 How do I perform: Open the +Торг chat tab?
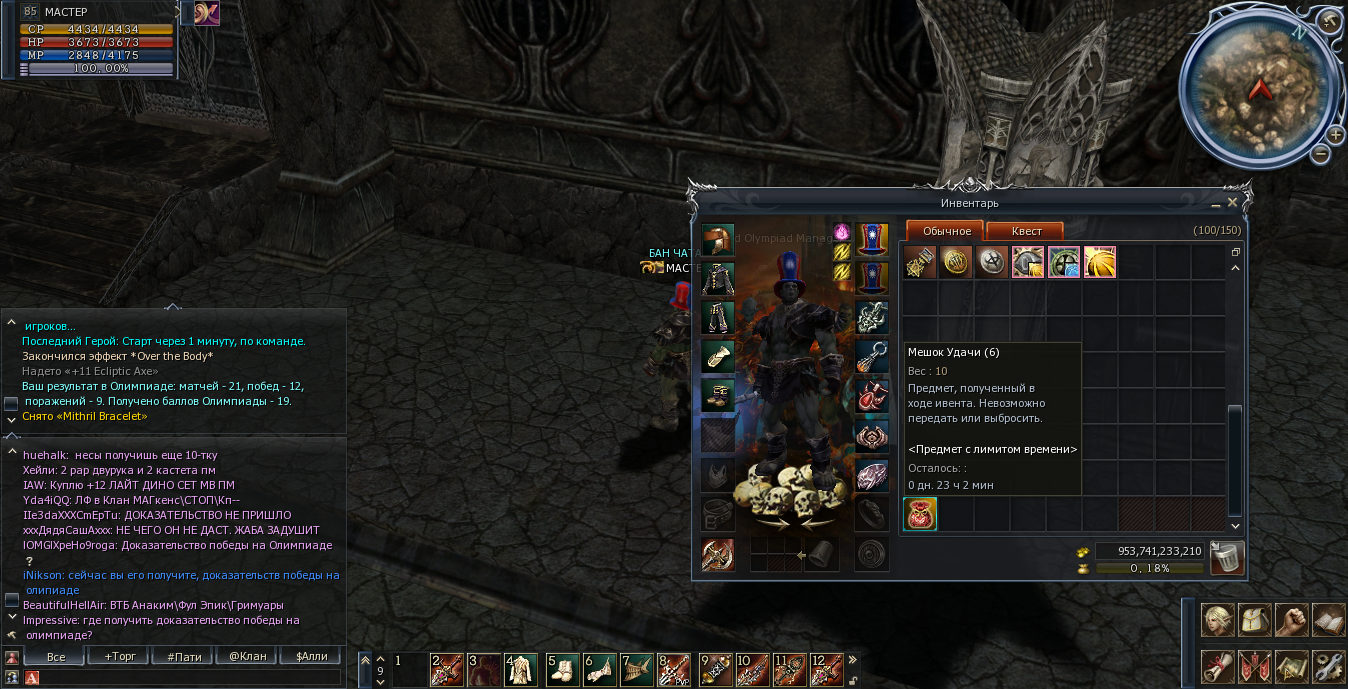119,657
